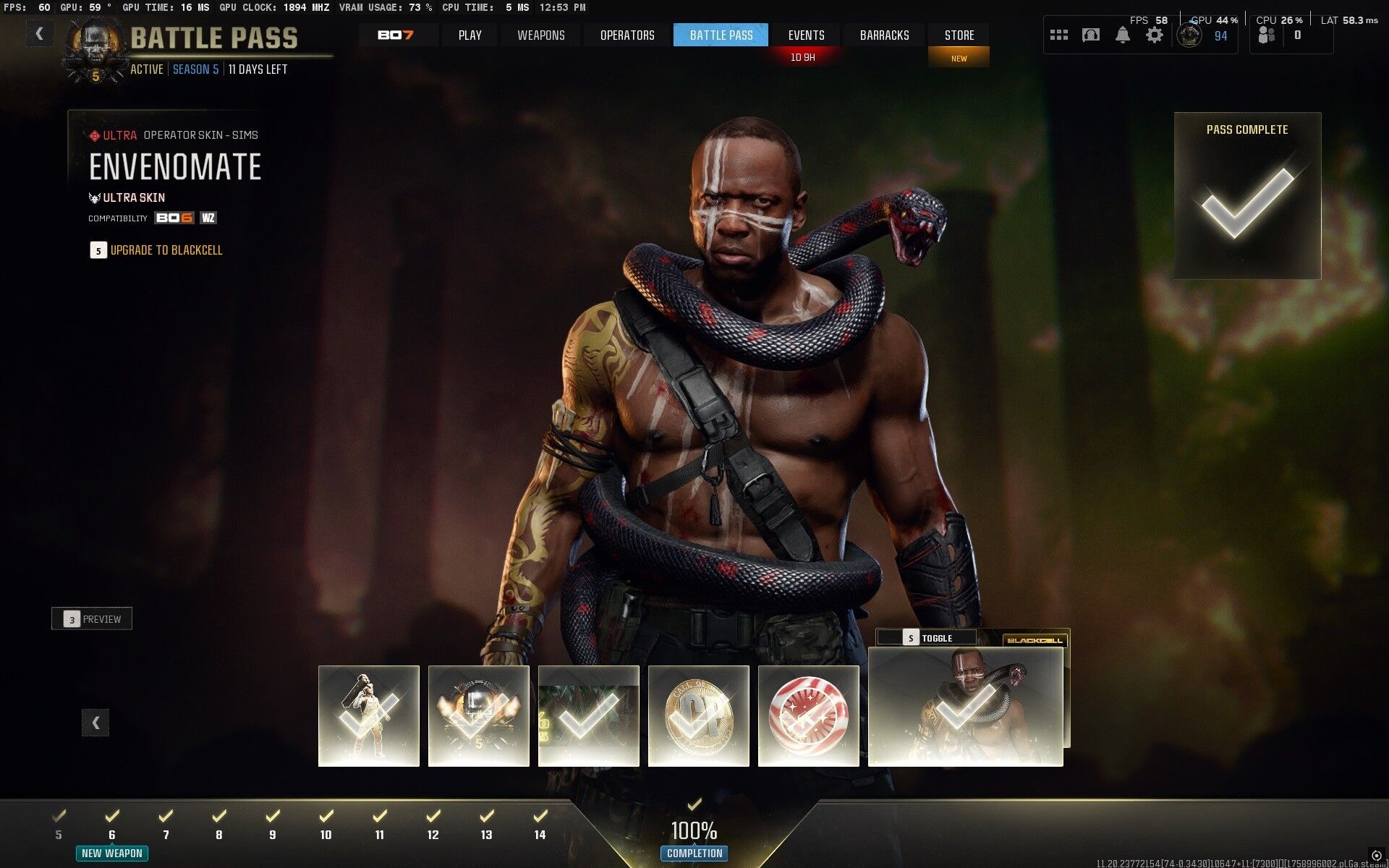1389x868 pixels.
Task: Preview the Envenomate operator skin
Action: tap(92, 619)
